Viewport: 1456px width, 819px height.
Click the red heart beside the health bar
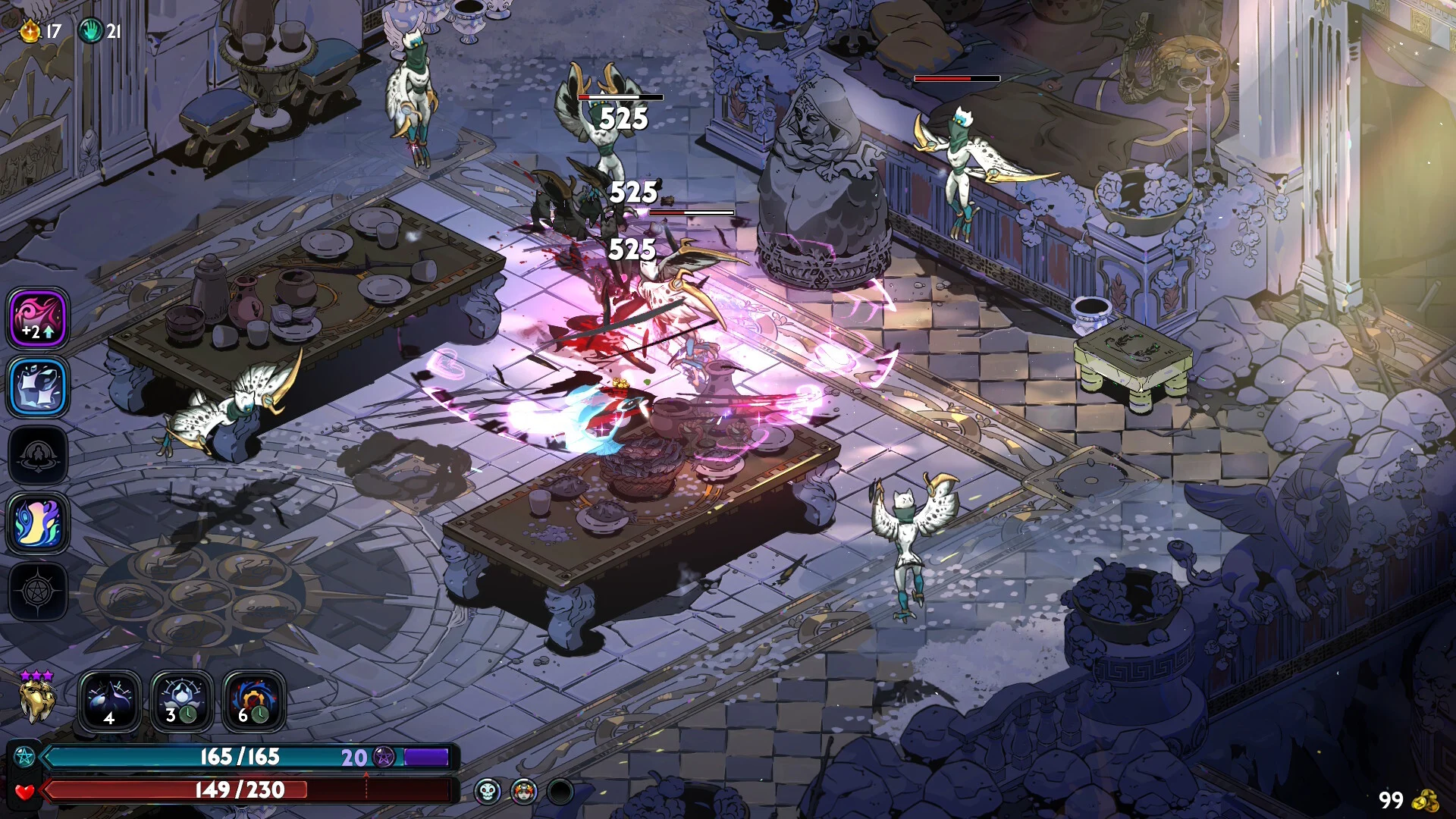pos(25,791)
